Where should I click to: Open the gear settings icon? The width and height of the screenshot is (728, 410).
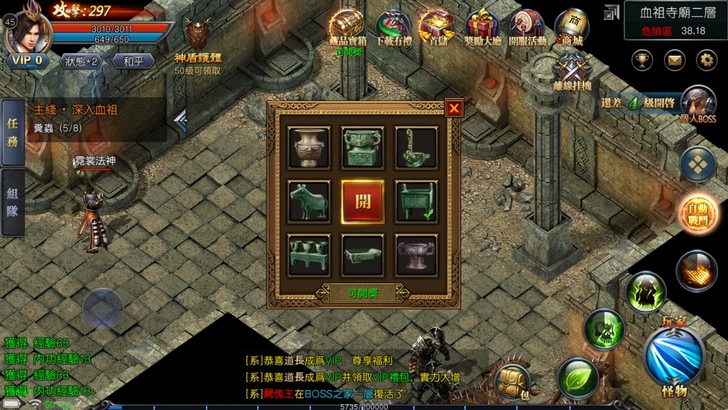click(708, 59)
